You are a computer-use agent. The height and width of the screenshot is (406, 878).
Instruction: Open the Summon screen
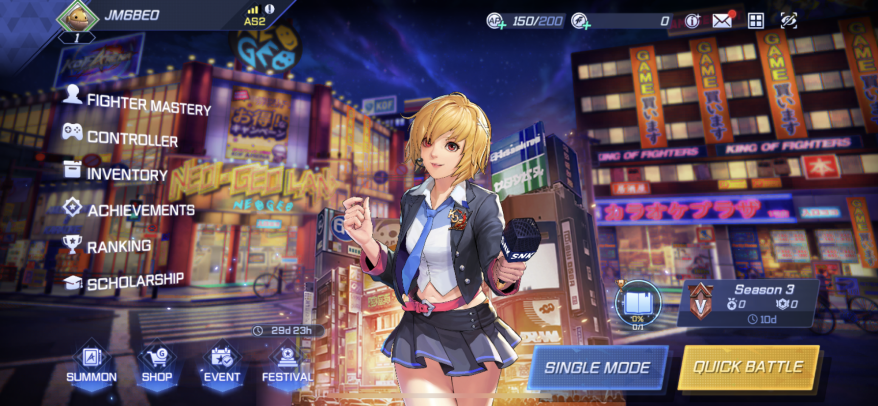(91, 364)
